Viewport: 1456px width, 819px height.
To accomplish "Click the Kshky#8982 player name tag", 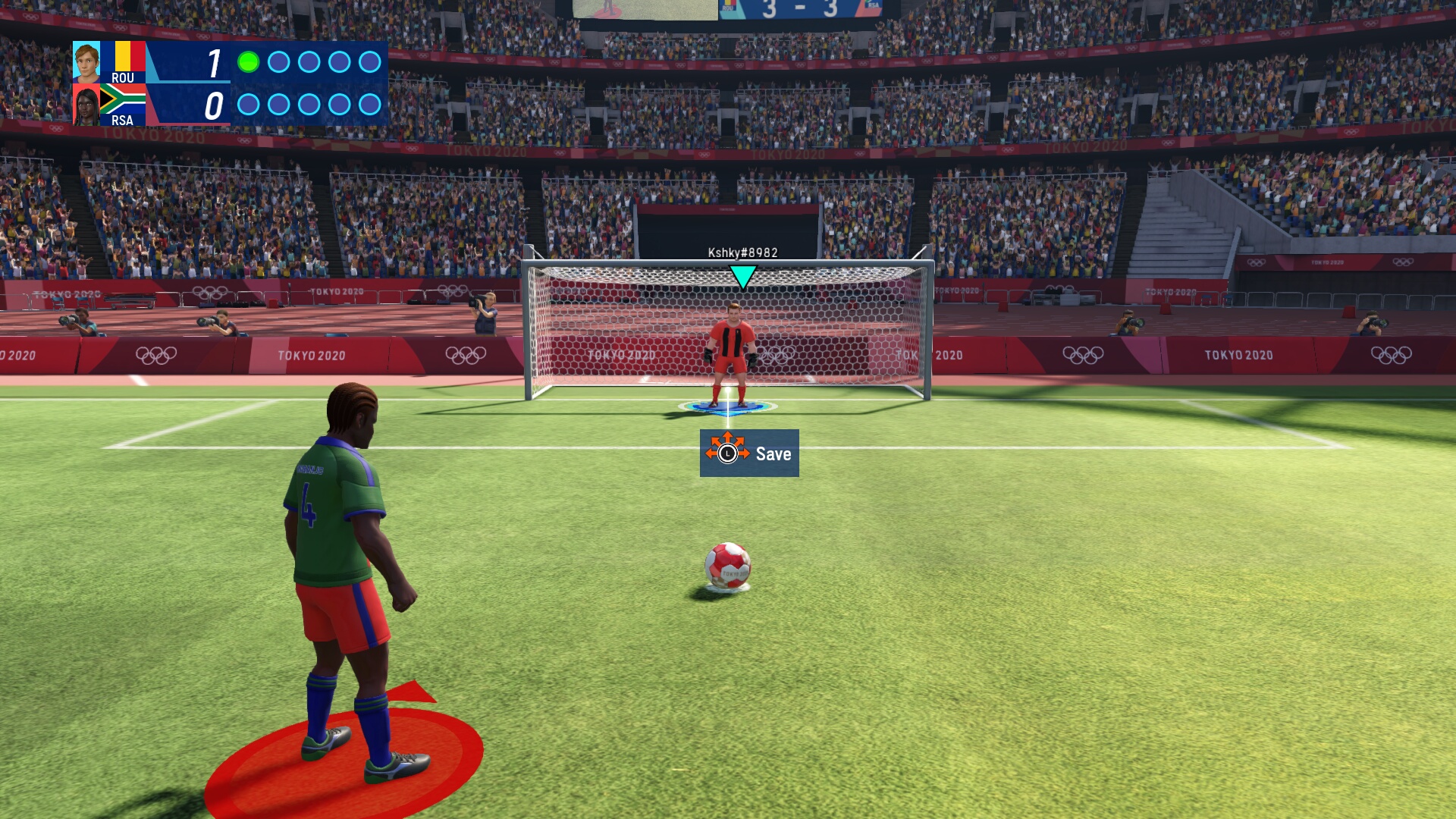I will click(742, 253).
